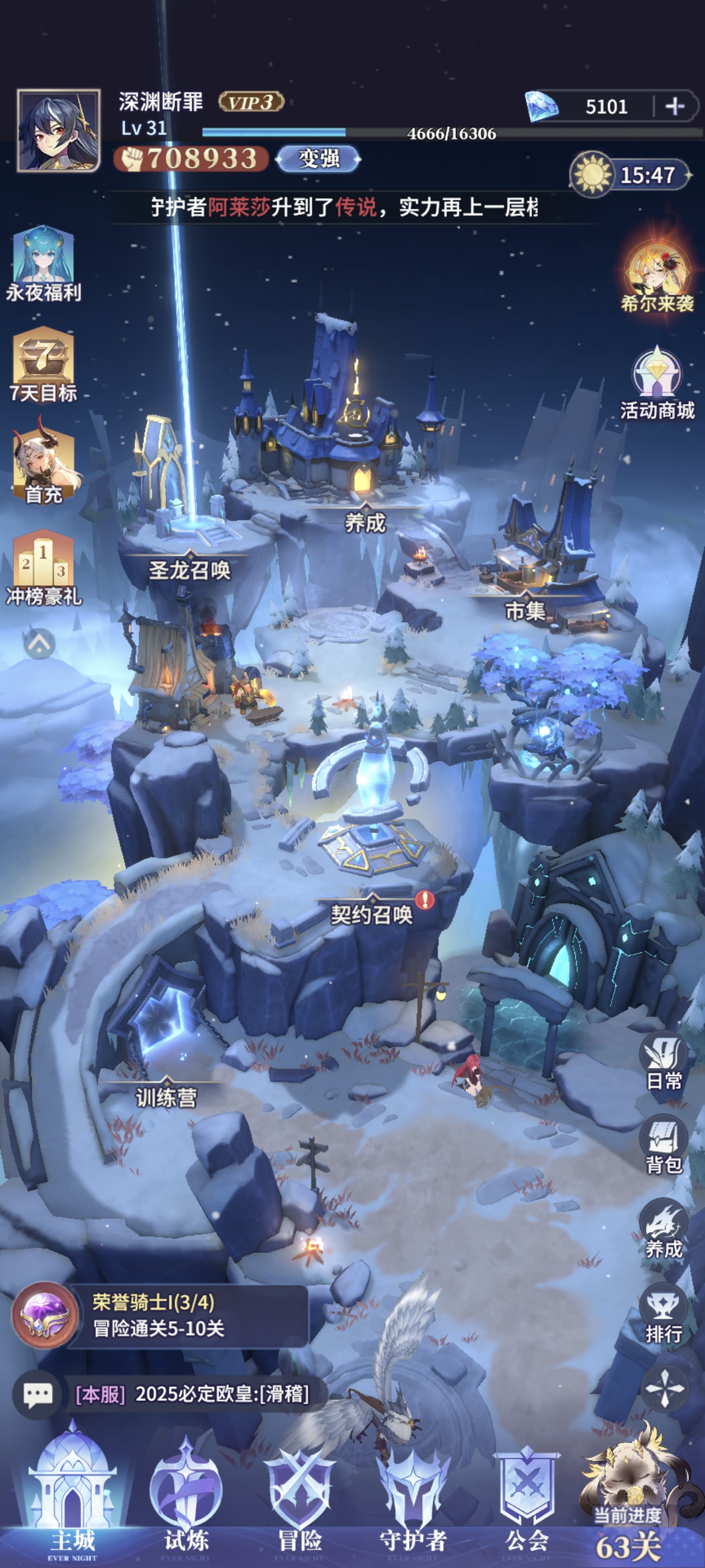Collapse the left event icon list
Screen dimensions: 705x1568
click(39, 643)
